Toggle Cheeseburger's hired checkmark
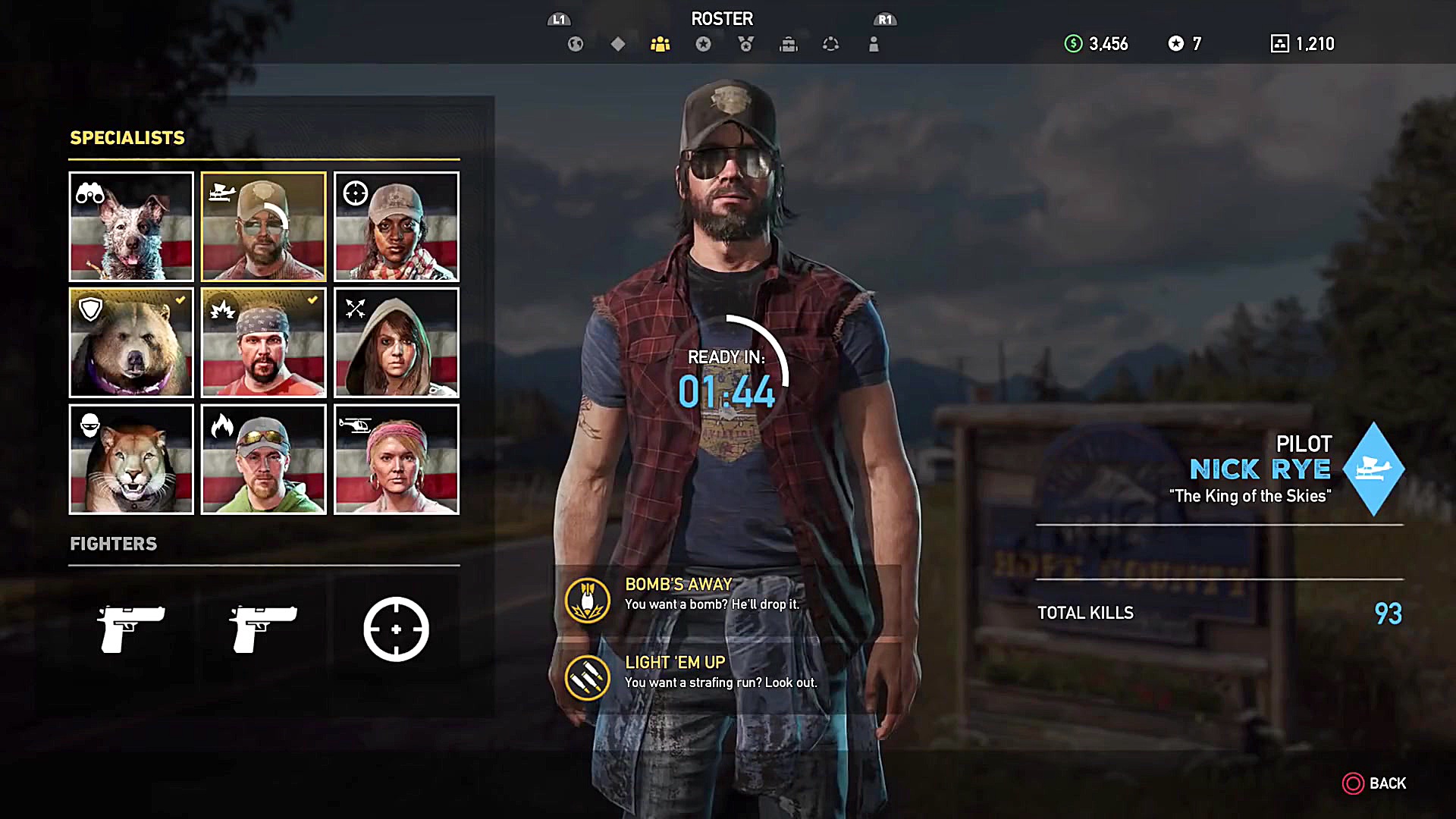The width and height of the screenshot is (1456, 819). (x=180, y=299)
